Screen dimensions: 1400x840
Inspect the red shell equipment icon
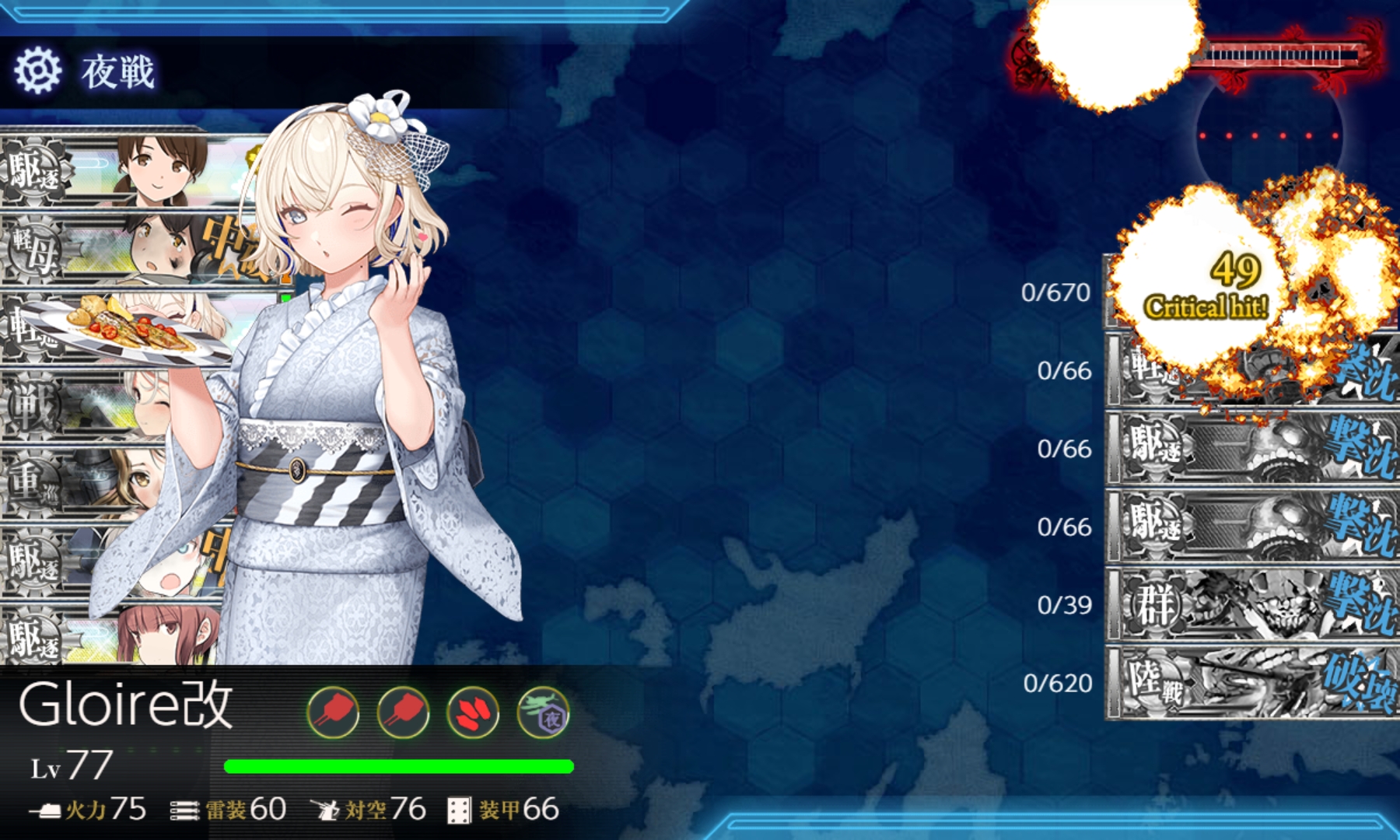coord(473,712)
